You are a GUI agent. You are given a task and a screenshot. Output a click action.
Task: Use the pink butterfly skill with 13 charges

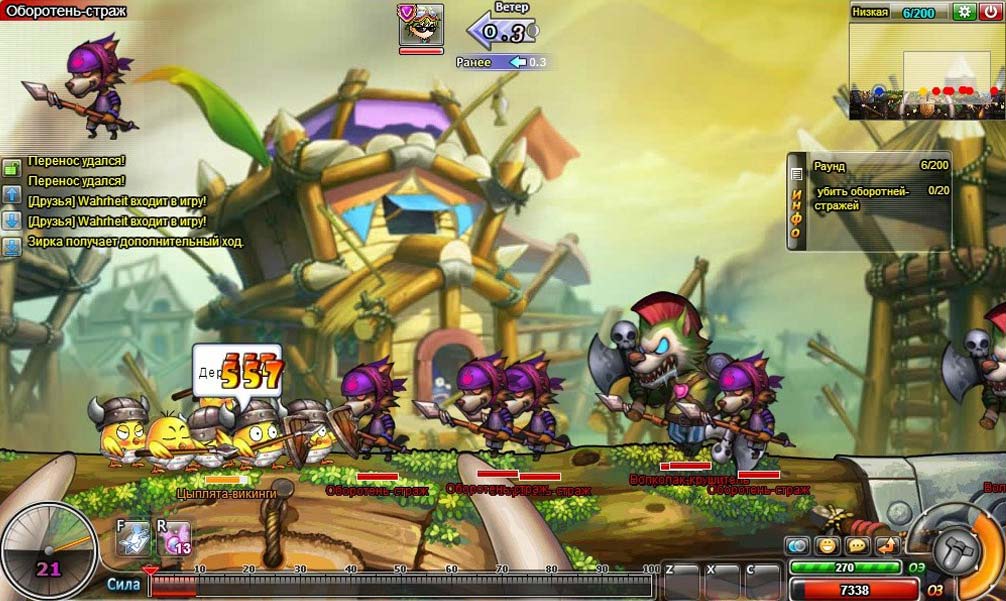(173, 537)
